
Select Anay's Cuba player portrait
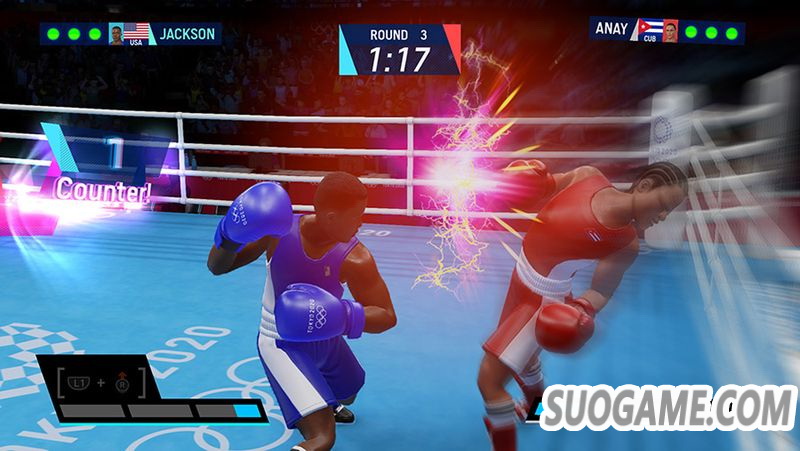670,30
